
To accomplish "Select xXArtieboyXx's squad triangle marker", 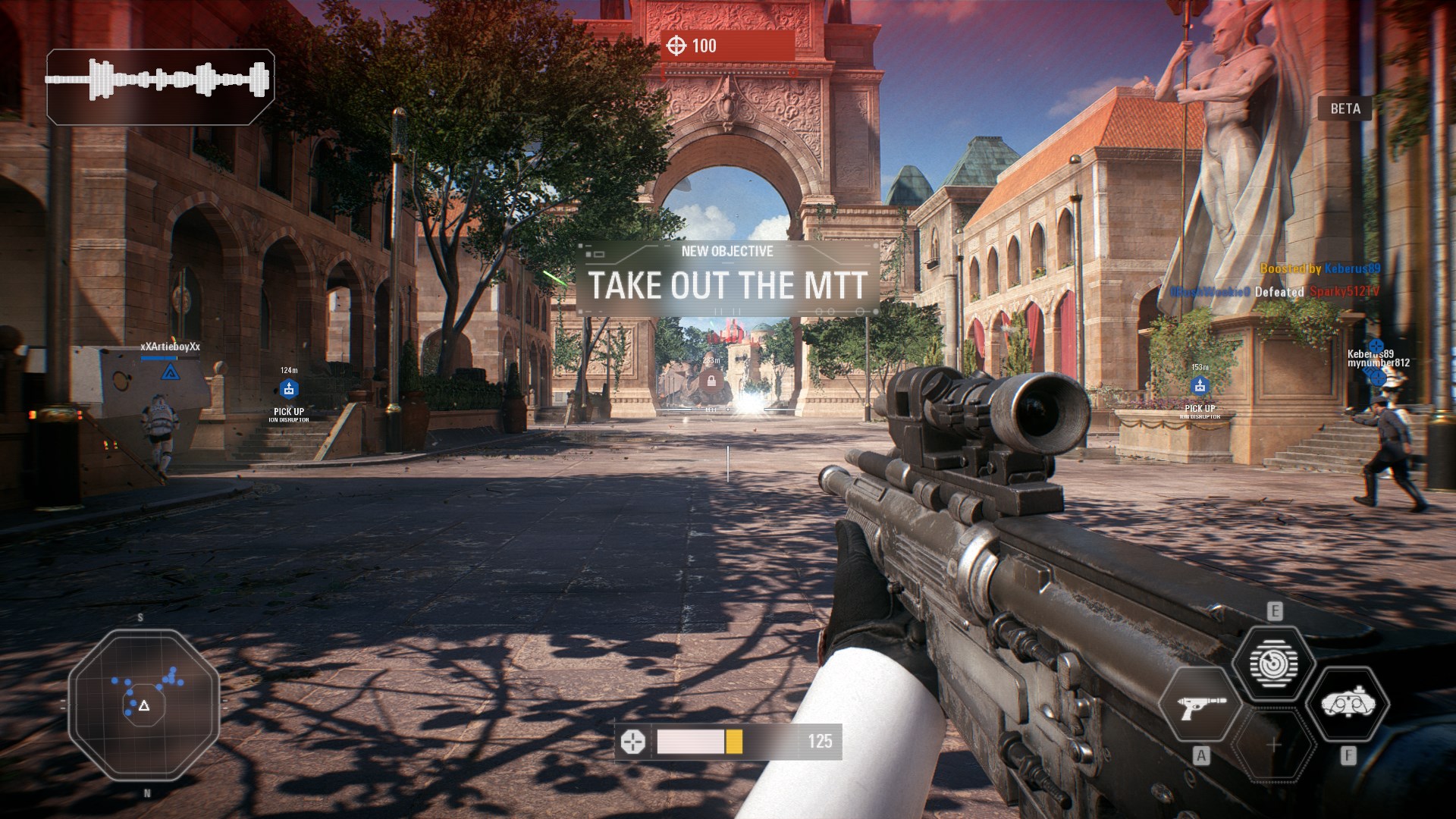I will coord(170,372).
